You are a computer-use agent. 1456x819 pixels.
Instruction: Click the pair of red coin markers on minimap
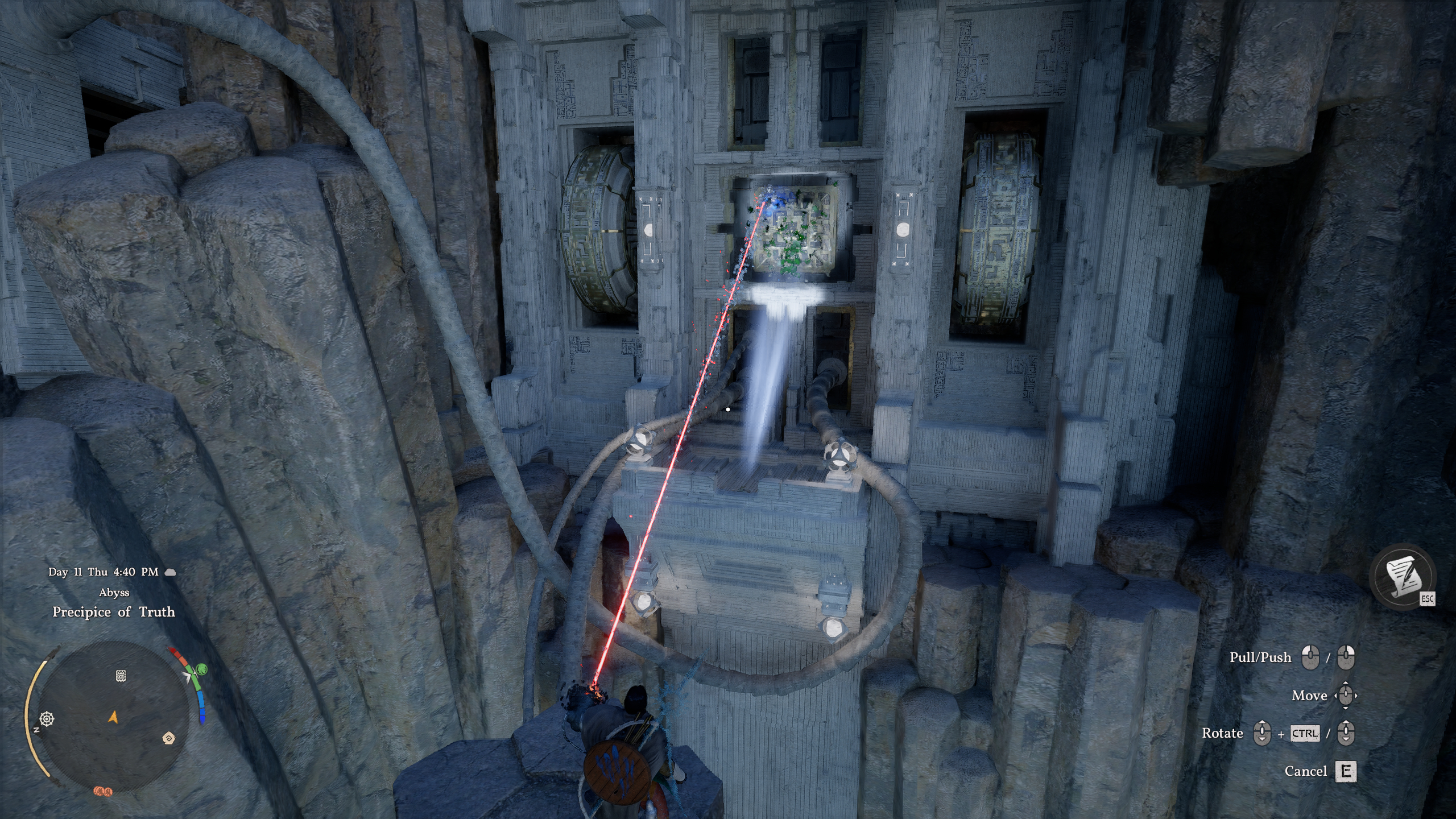[104, 793]
